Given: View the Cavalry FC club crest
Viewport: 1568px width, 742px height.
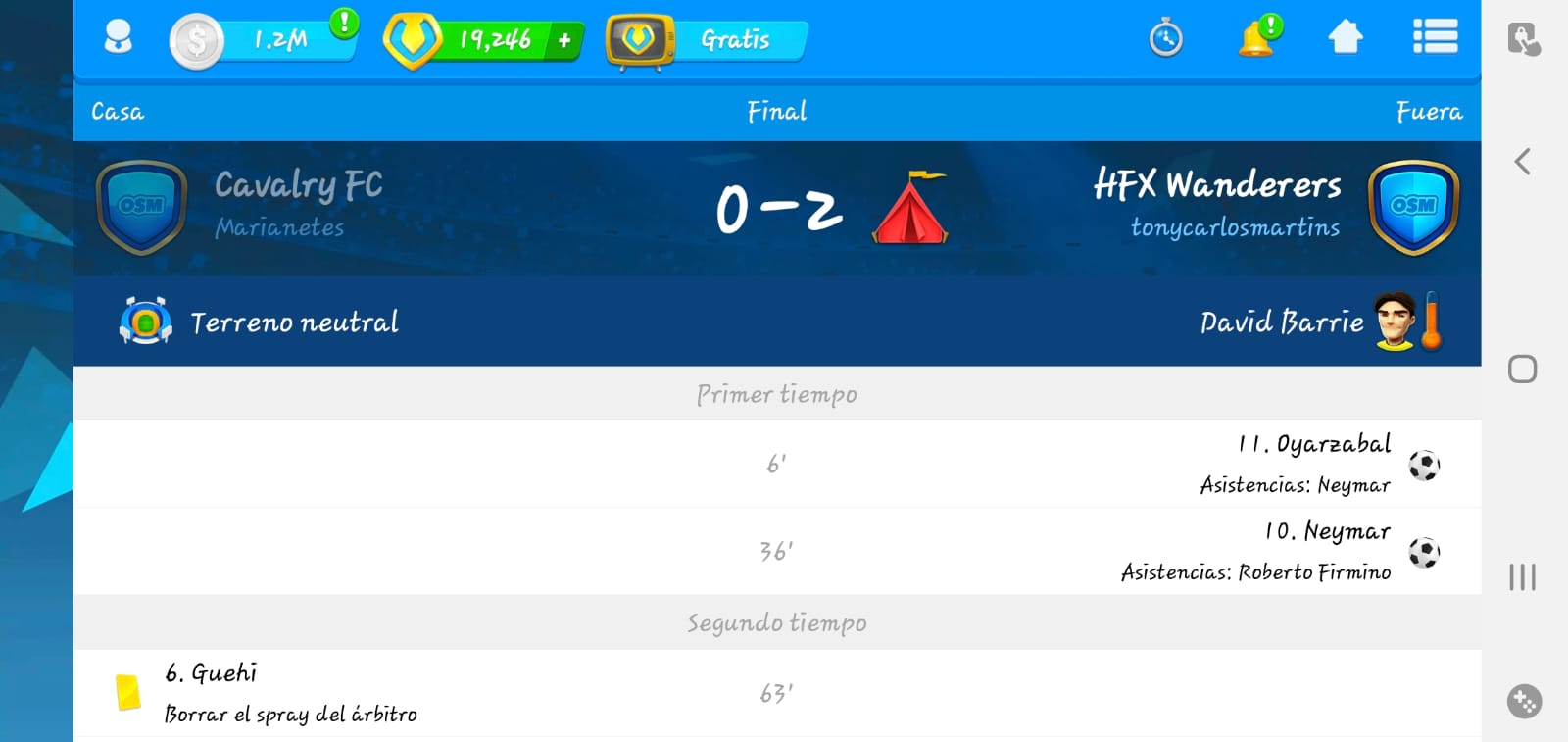Looking at the screenshot, I should click(141, 207).
